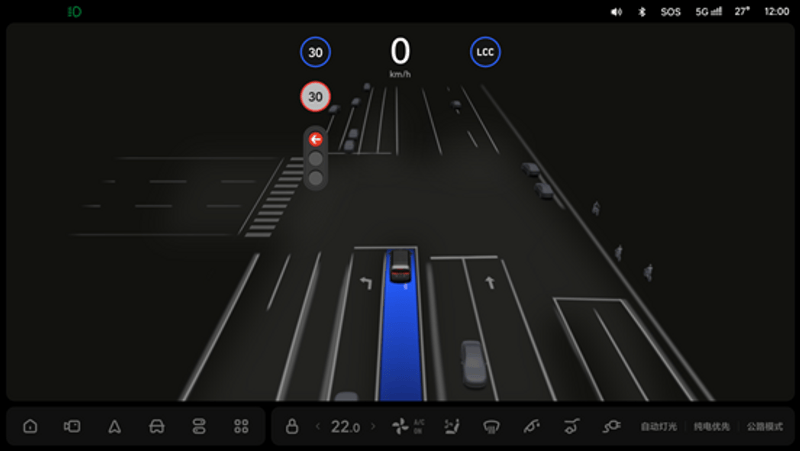Launch the navigation arrow icon
800x451 pixels.
click(x=114, y=426)
